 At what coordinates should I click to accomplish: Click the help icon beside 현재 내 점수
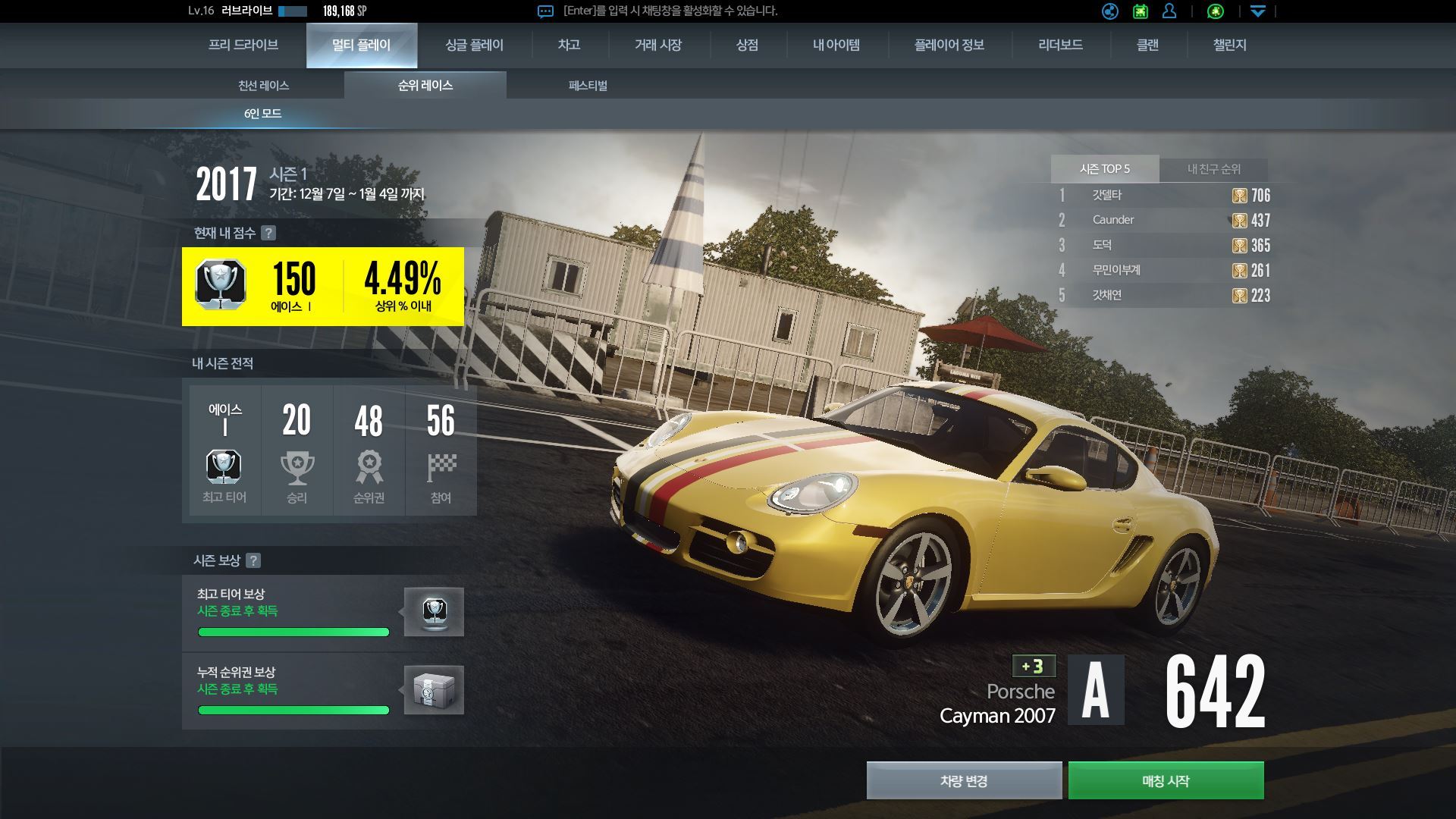point(268,233)
